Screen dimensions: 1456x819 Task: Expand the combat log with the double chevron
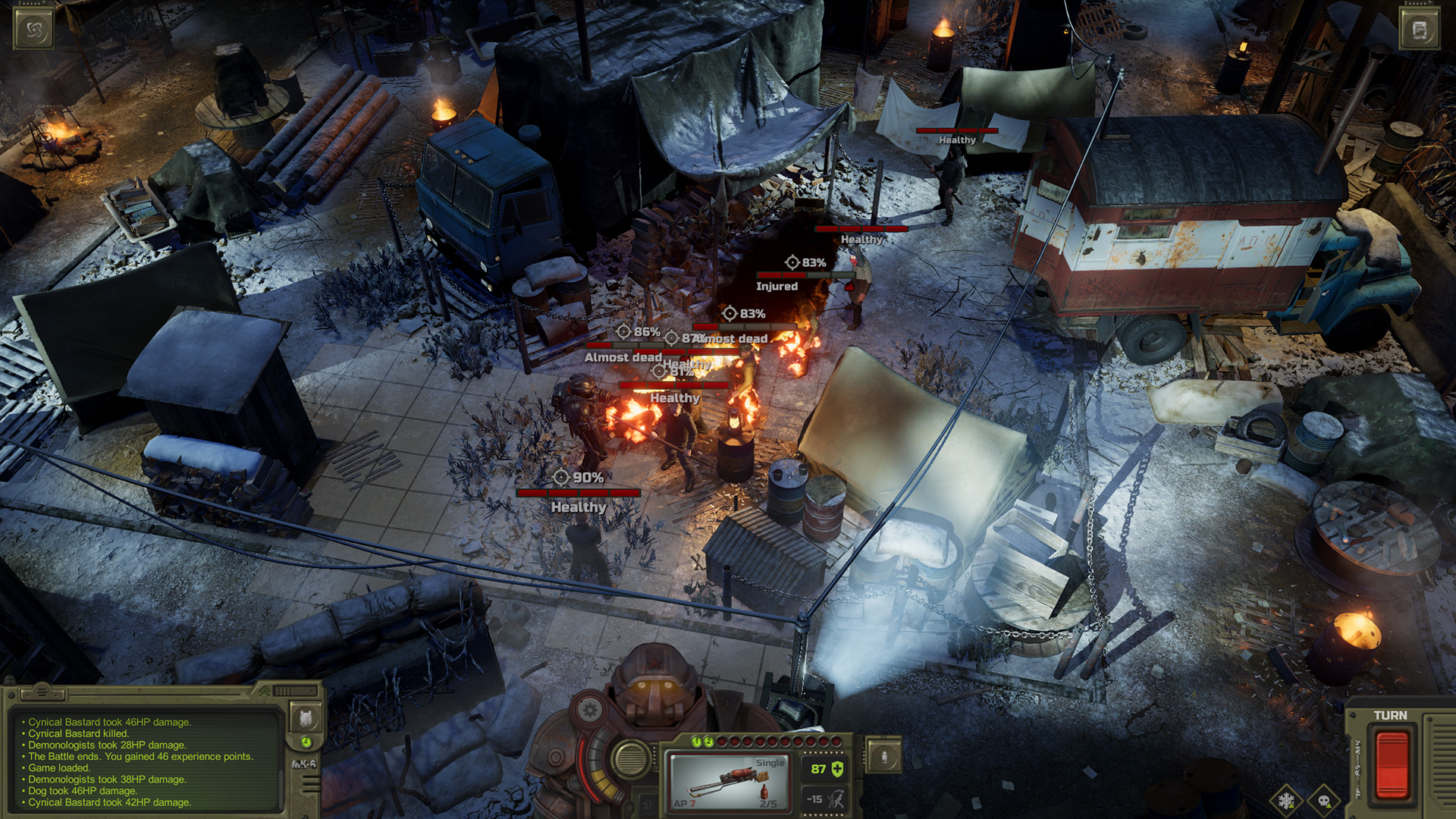coord(264,692)
